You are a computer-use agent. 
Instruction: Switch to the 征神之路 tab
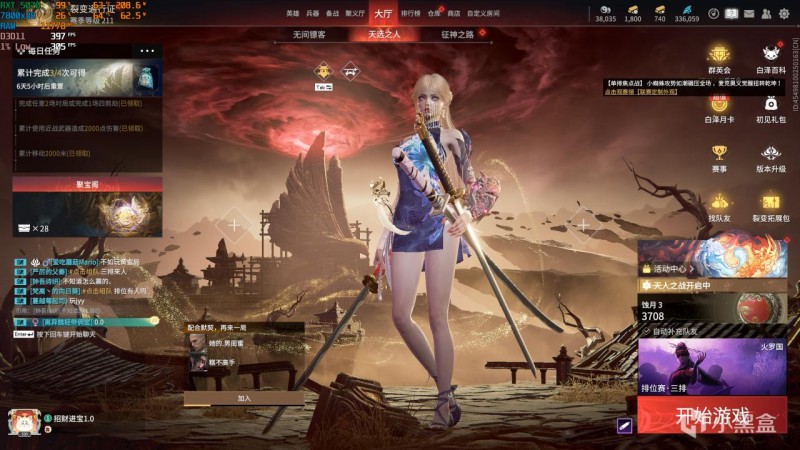[x=457, y=33]
